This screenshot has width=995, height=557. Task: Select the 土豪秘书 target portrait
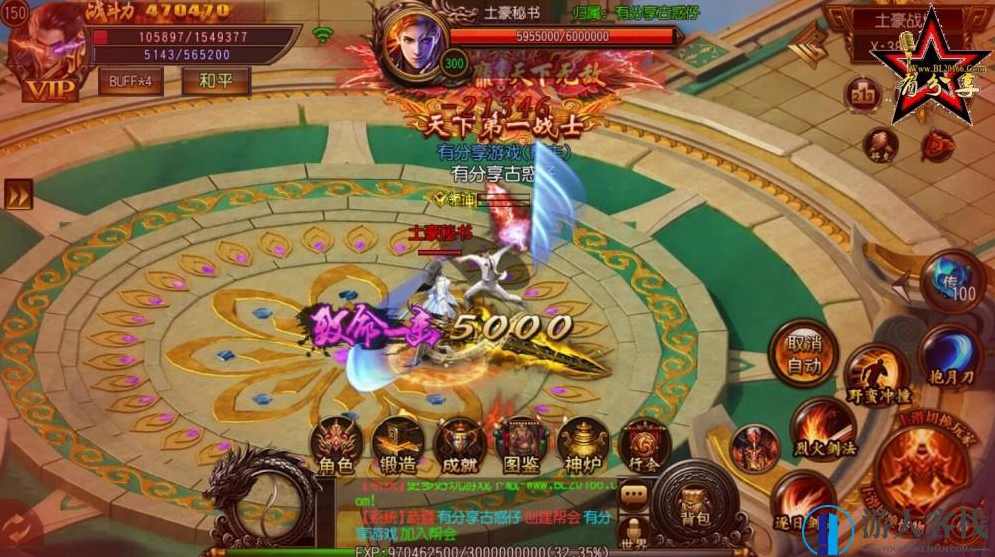(411, 42)
